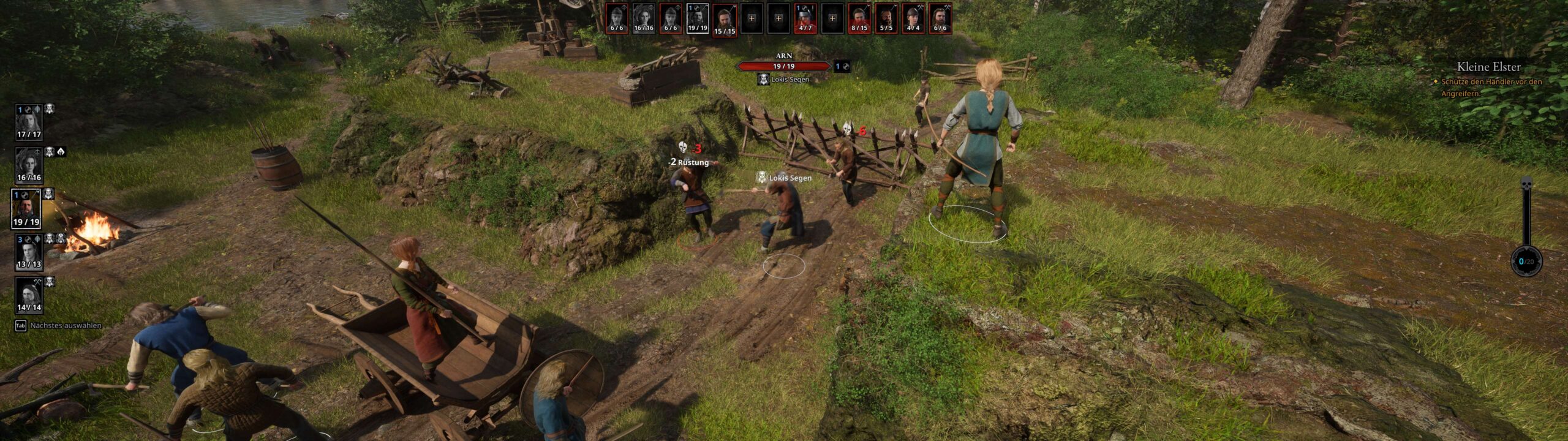Viewport: 1568px width, 441px height.
Task: Inspect Arn's Lokis Segen status icon
Action: tap(763, 80)
